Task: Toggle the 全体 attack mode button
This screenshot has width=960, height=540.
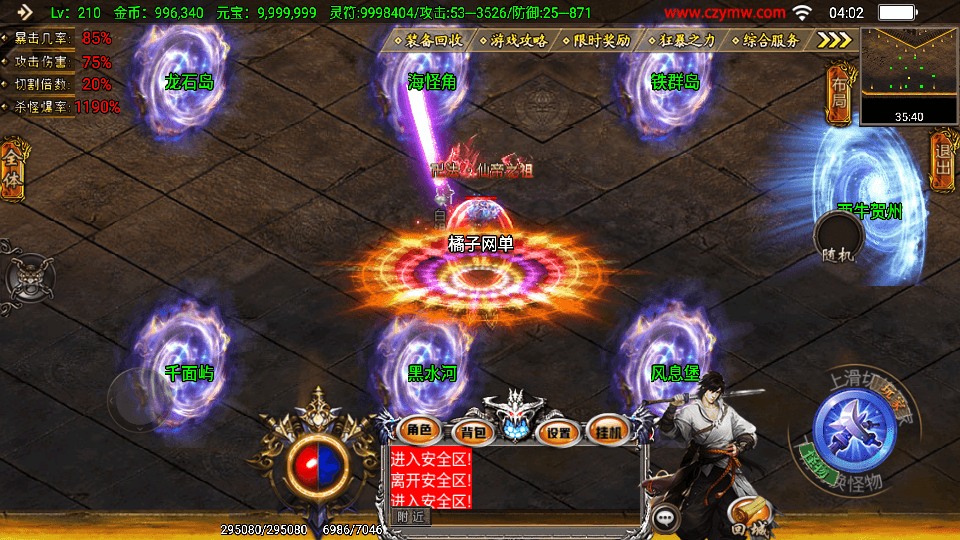Action: pos(12,170)
